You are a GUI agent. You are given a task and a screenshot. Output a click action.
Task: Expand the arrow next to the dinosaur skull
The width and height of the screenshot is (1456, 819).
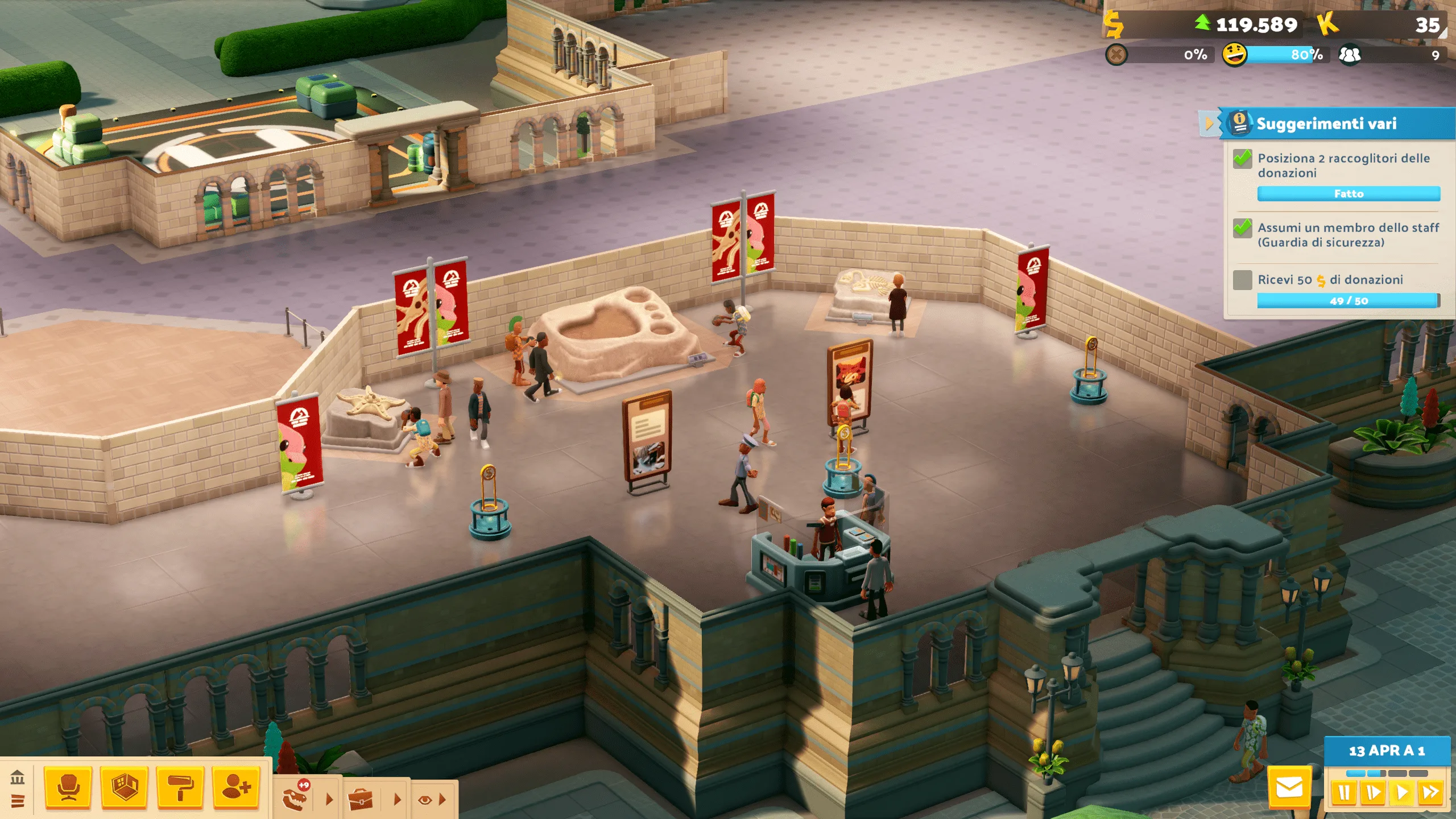click(329, 799)
